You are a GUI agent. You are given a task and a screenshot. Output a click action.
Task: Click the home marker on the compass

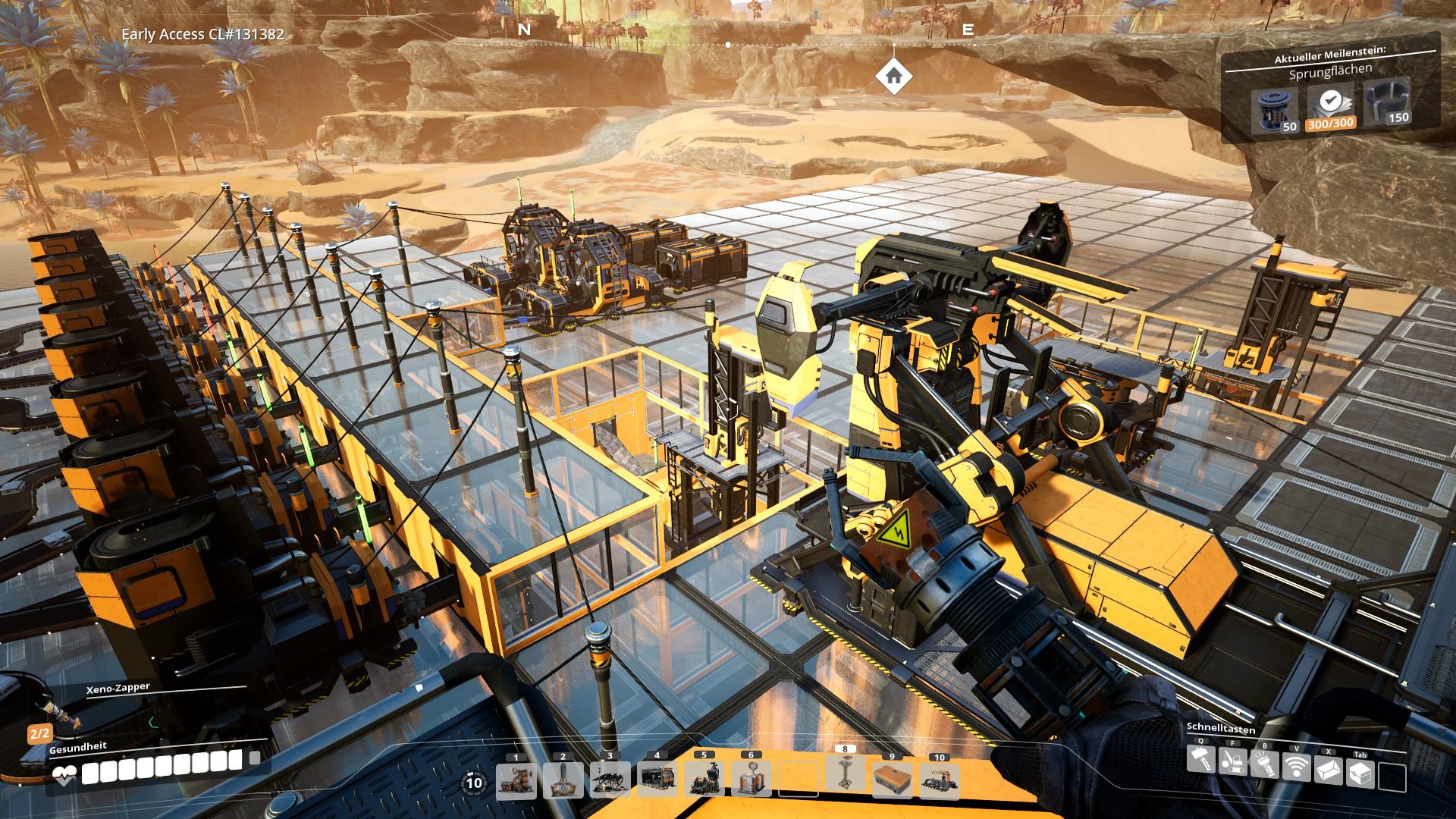893,76
